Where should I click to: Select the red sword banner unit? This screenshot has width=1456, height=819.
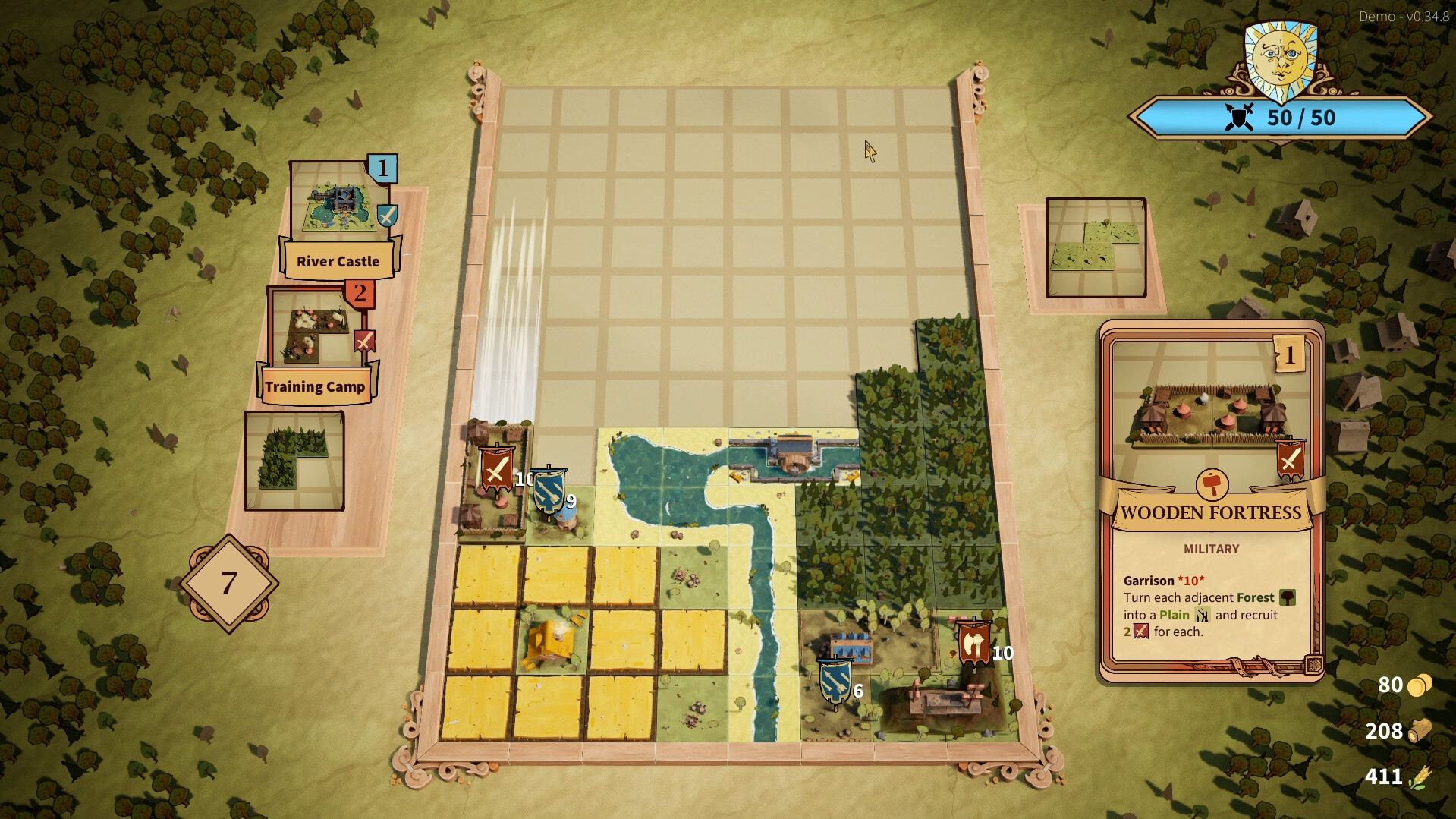(497, 471)
